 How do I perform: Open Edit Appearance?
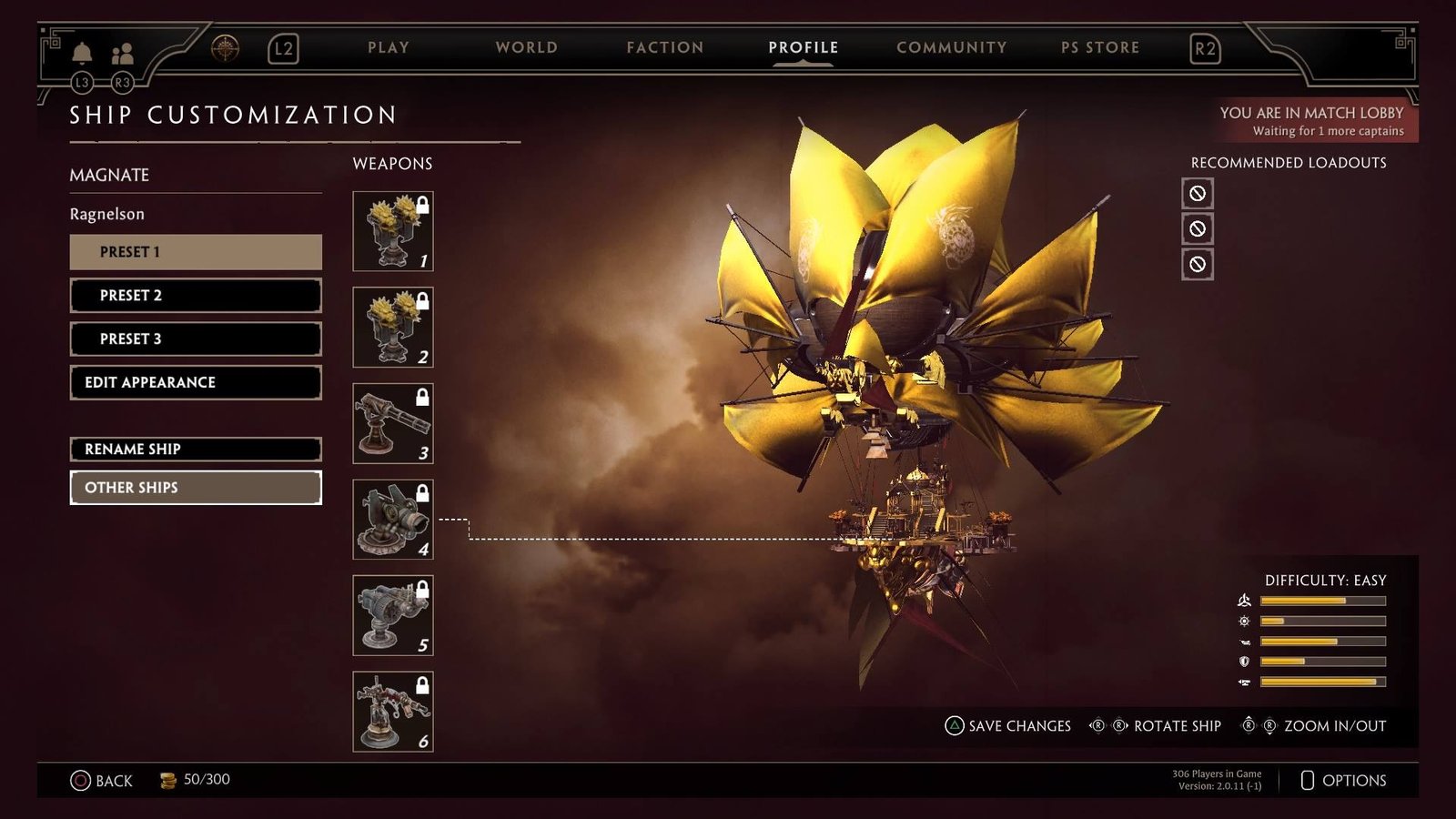tap(196, 382)
